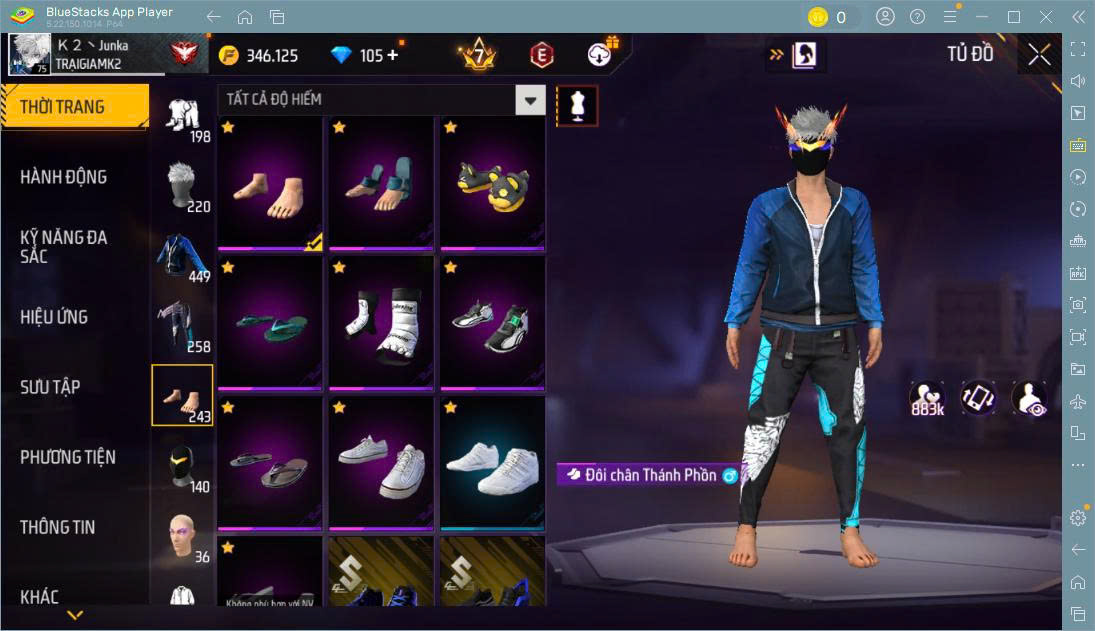Viewport: 1095px width, 631px height.
Task: Add diamonds with the plus button
Action: (x=392, y=55)
